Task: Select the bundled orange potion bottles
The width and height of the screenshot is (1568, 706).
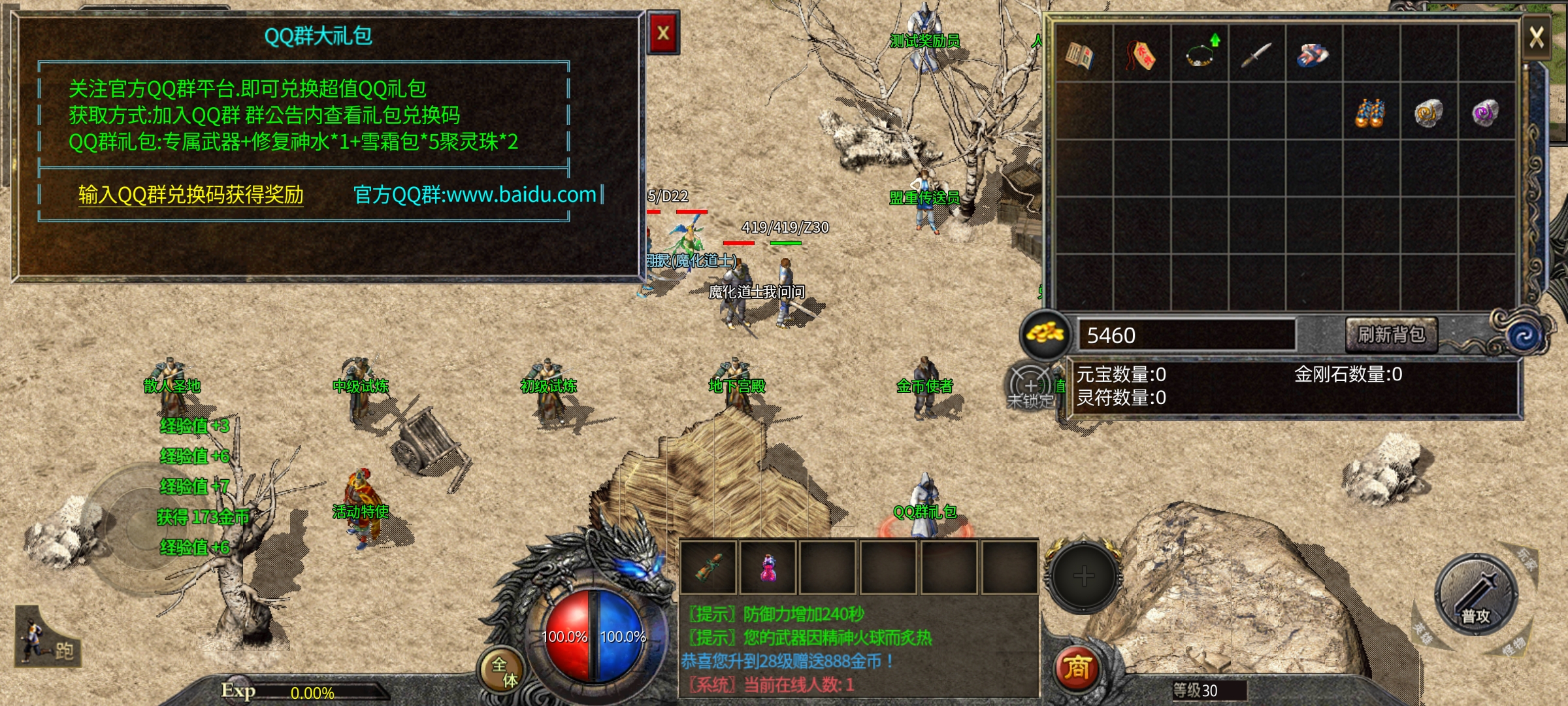Action: (x=1370, y=113)
